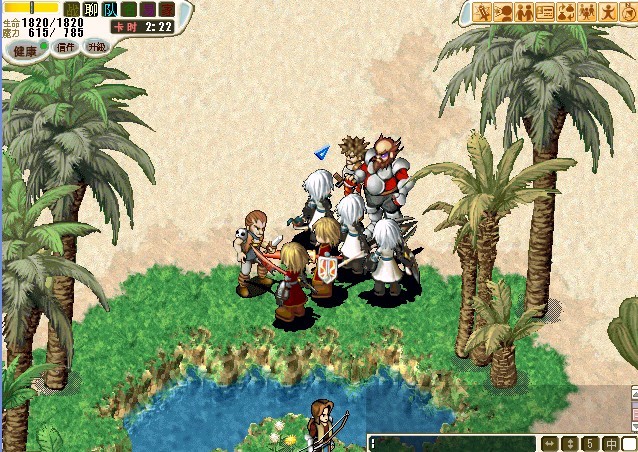Toggle the 中 input language button

point(609,443)
